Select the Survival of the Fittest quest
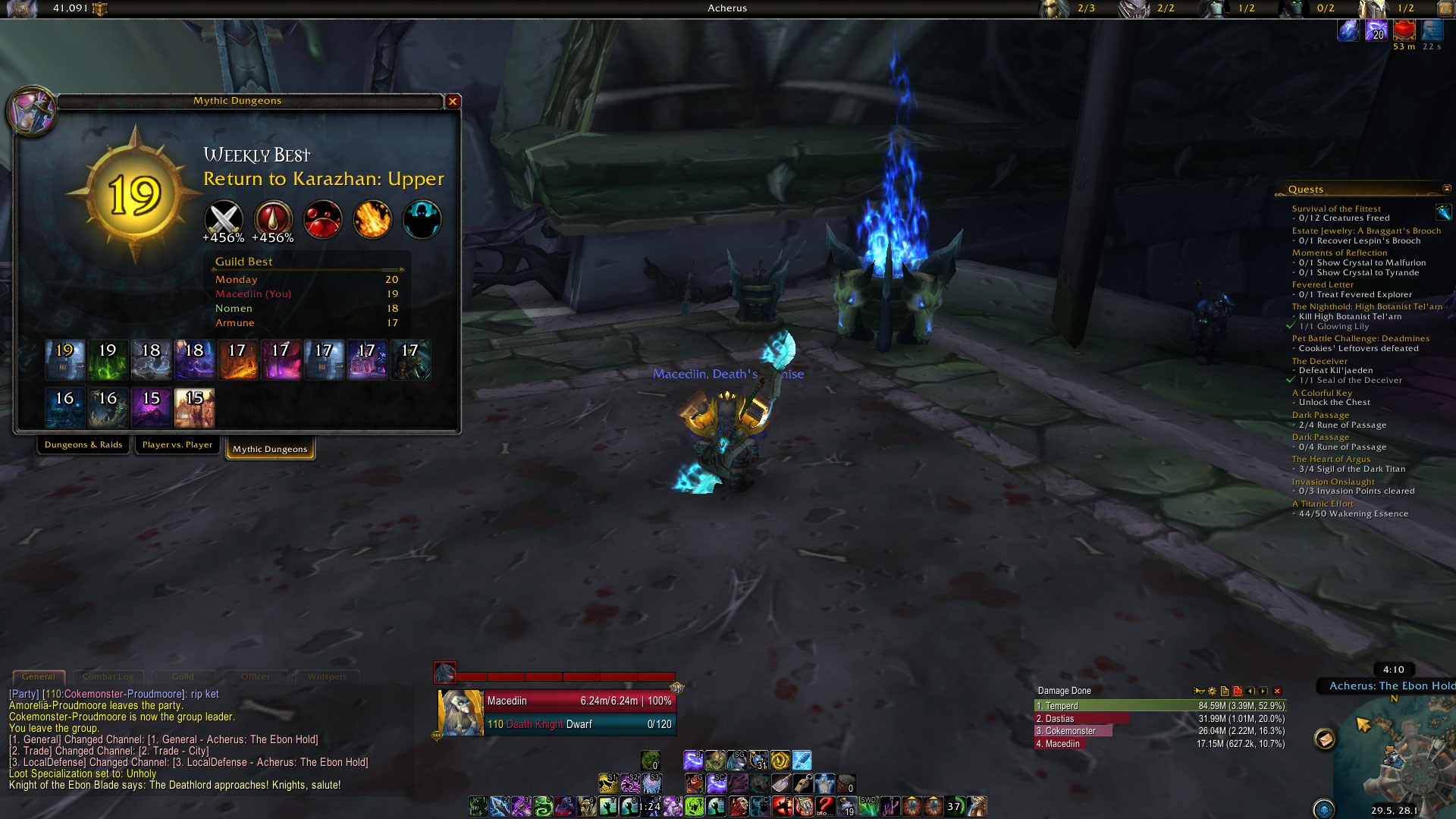Screen dimensions: 1456x819 tap(1336, 209)
